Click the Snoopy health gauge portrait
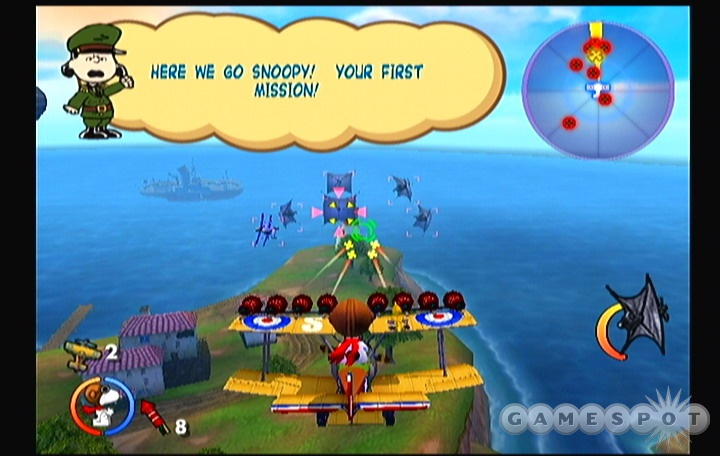The height and width of the screenshot is (456, 720). coord(102,406)
